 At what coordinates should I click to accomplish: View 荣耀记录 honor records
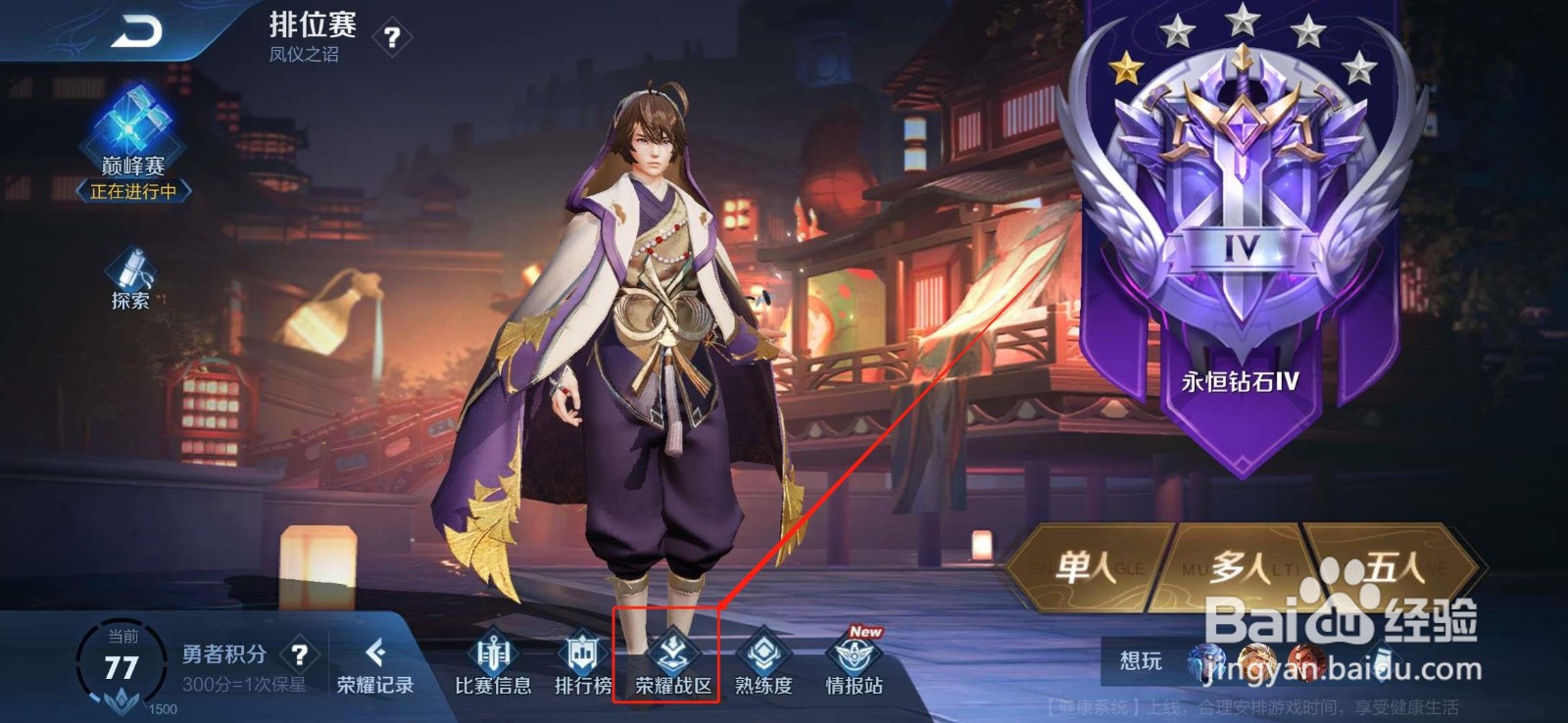point(375,666)
